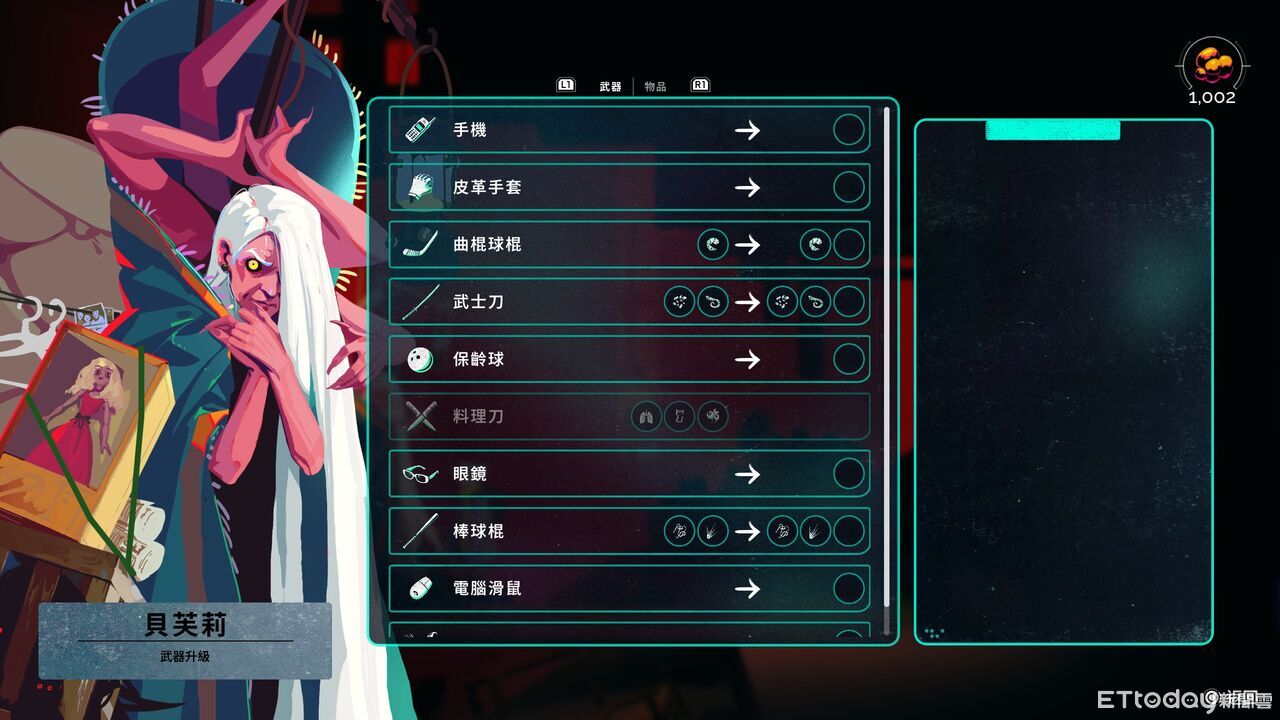Click the shrimp ingredient icon on the 曲棍球棍 row
Image resolution: width=1280 pixels, height=720 pixels.
[x=713, y=244]
